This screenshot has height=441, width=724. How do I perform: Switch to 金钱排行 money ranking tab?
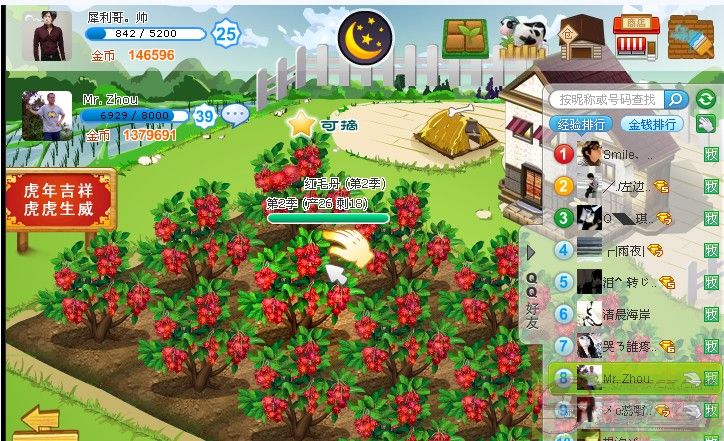click(x=651, y=124)
